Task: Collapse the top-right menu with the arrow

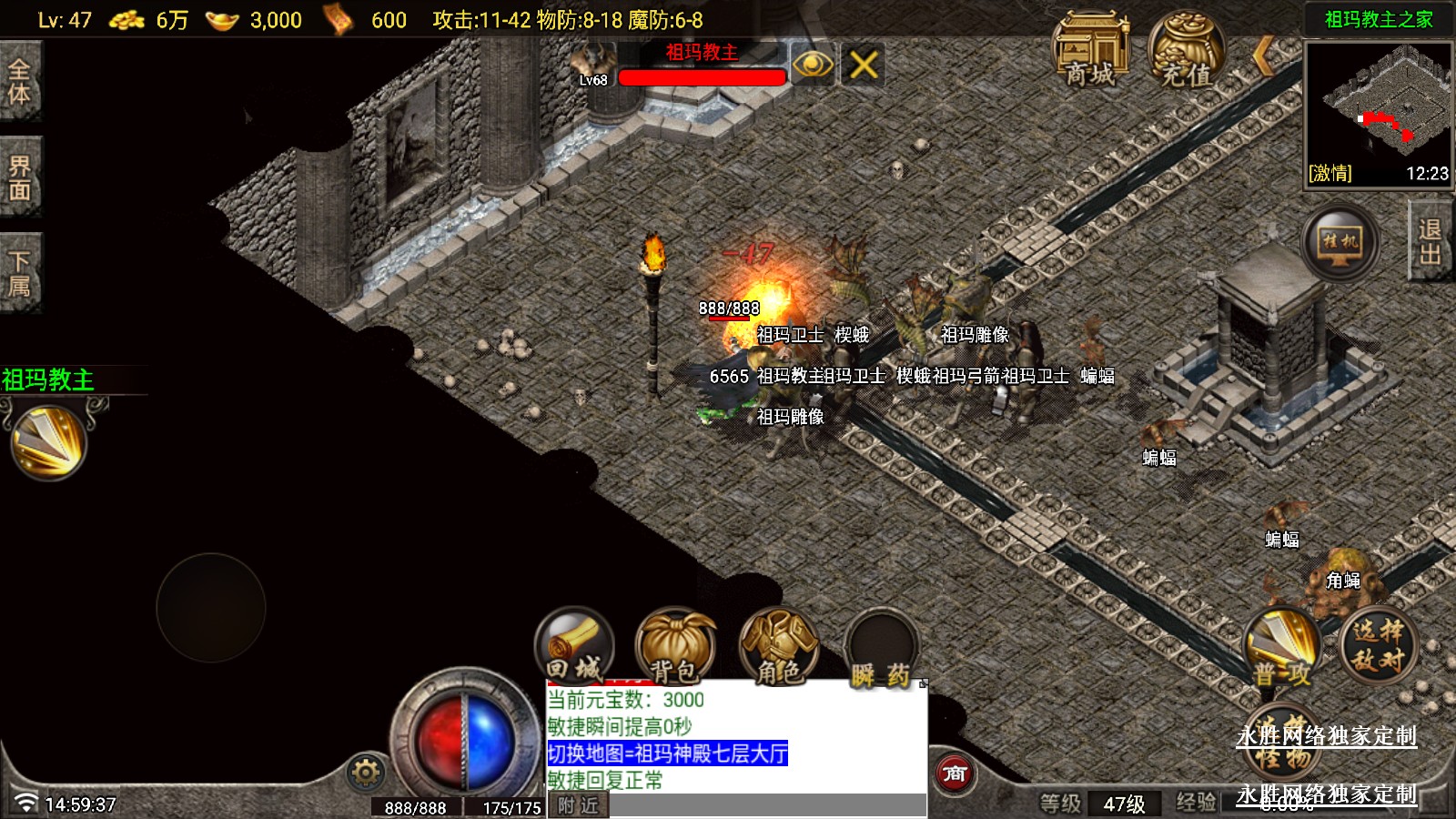Action: pyautogui.click(x=1262, y=56)
